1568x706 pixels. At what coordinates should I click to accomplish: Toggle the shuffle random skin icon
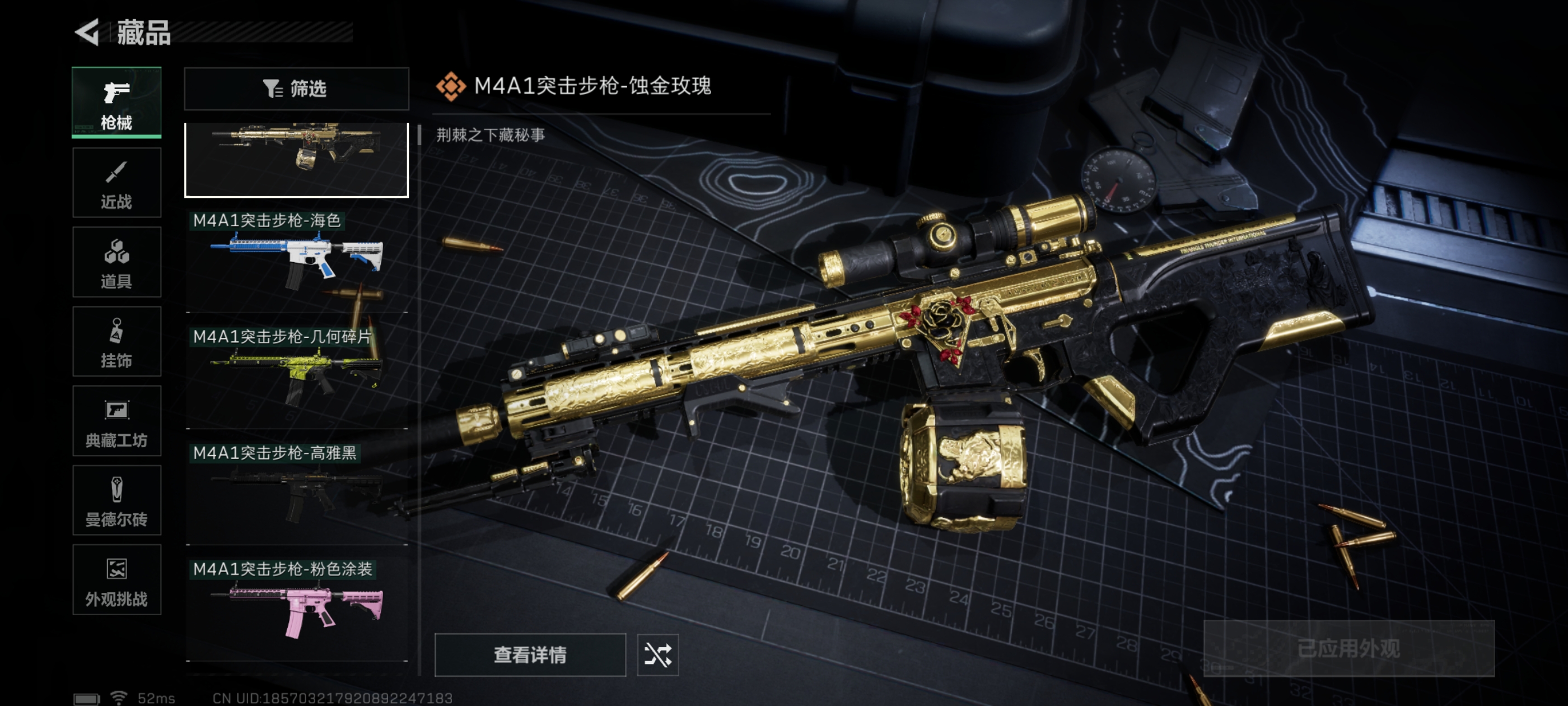coord(657,655)
